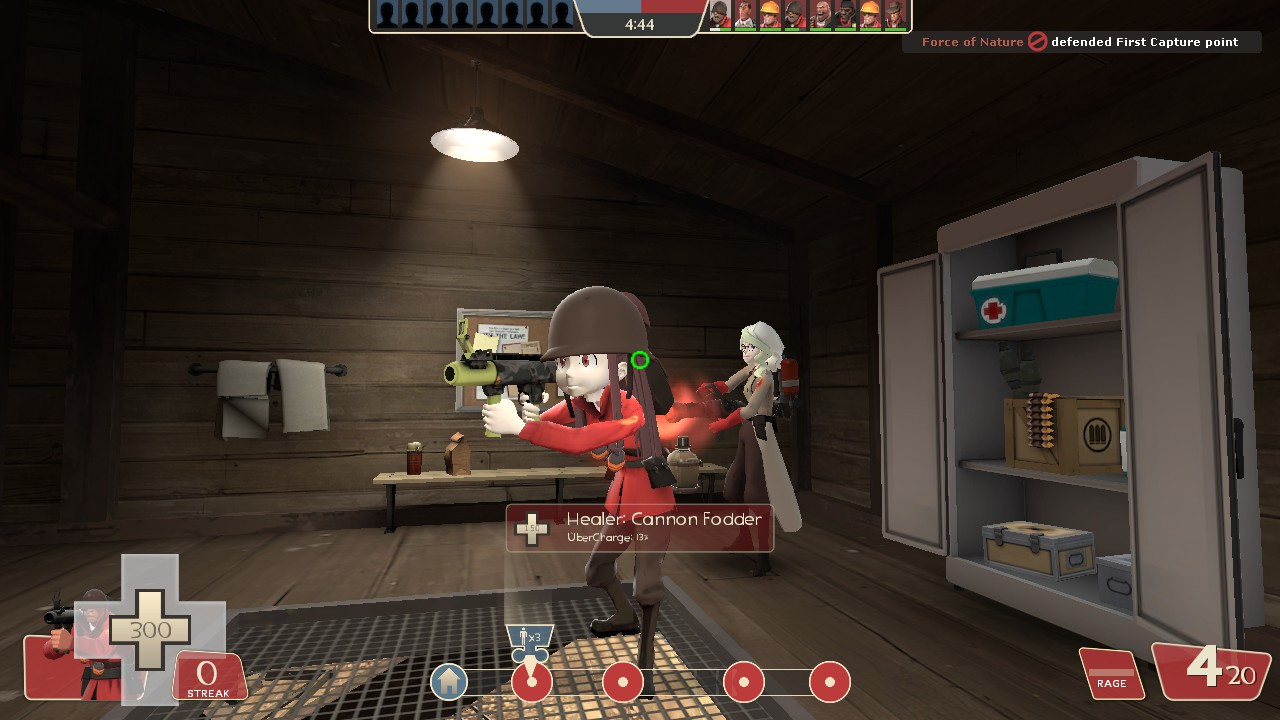This screenshot has width=1280, height=720.
Task: Click the final capture point icon on the right
Action: click(827, 681)
